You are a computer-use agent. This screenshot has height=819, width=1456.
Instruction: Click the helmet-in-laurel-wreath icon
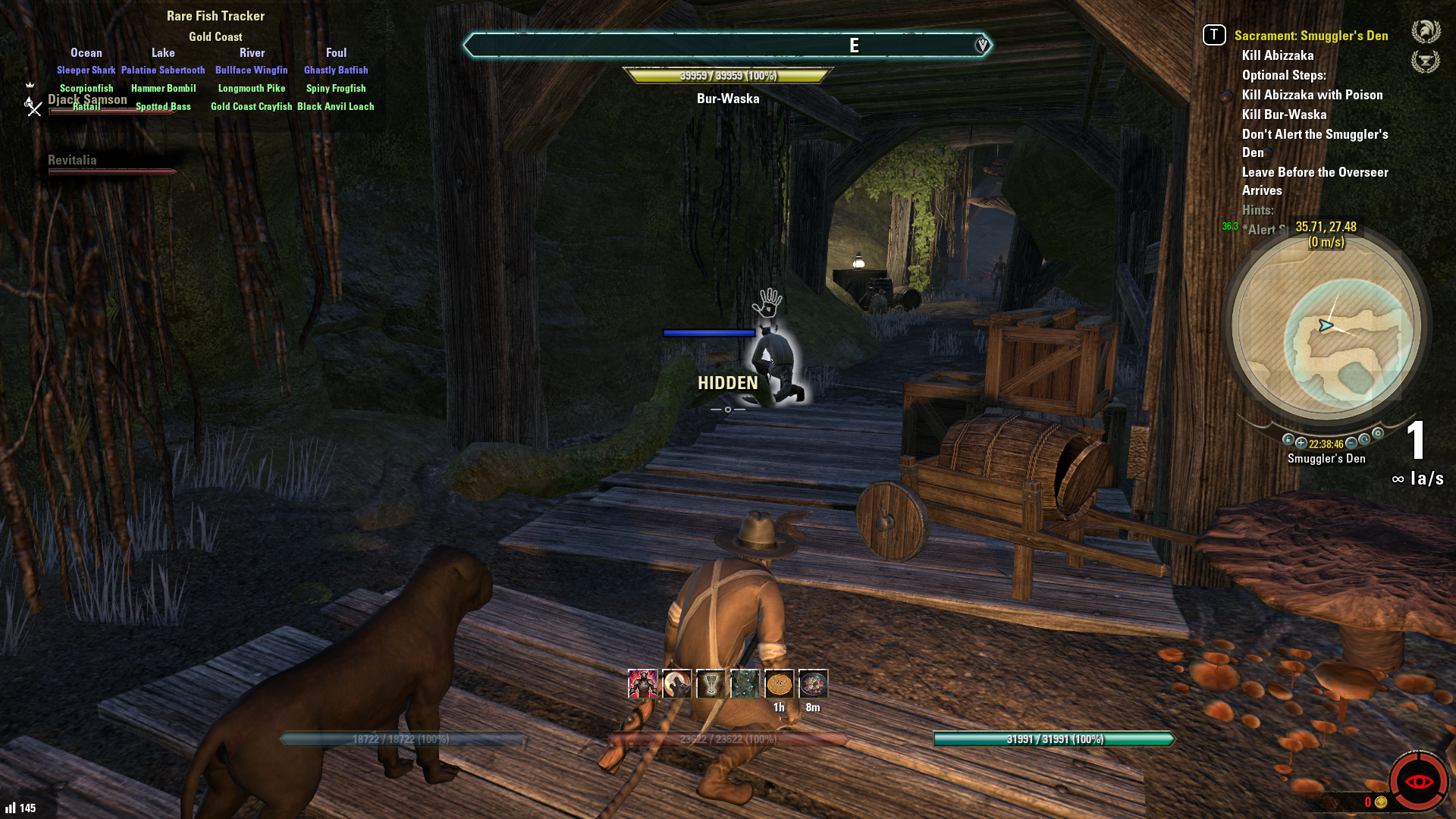click(x=1425, y=31)
